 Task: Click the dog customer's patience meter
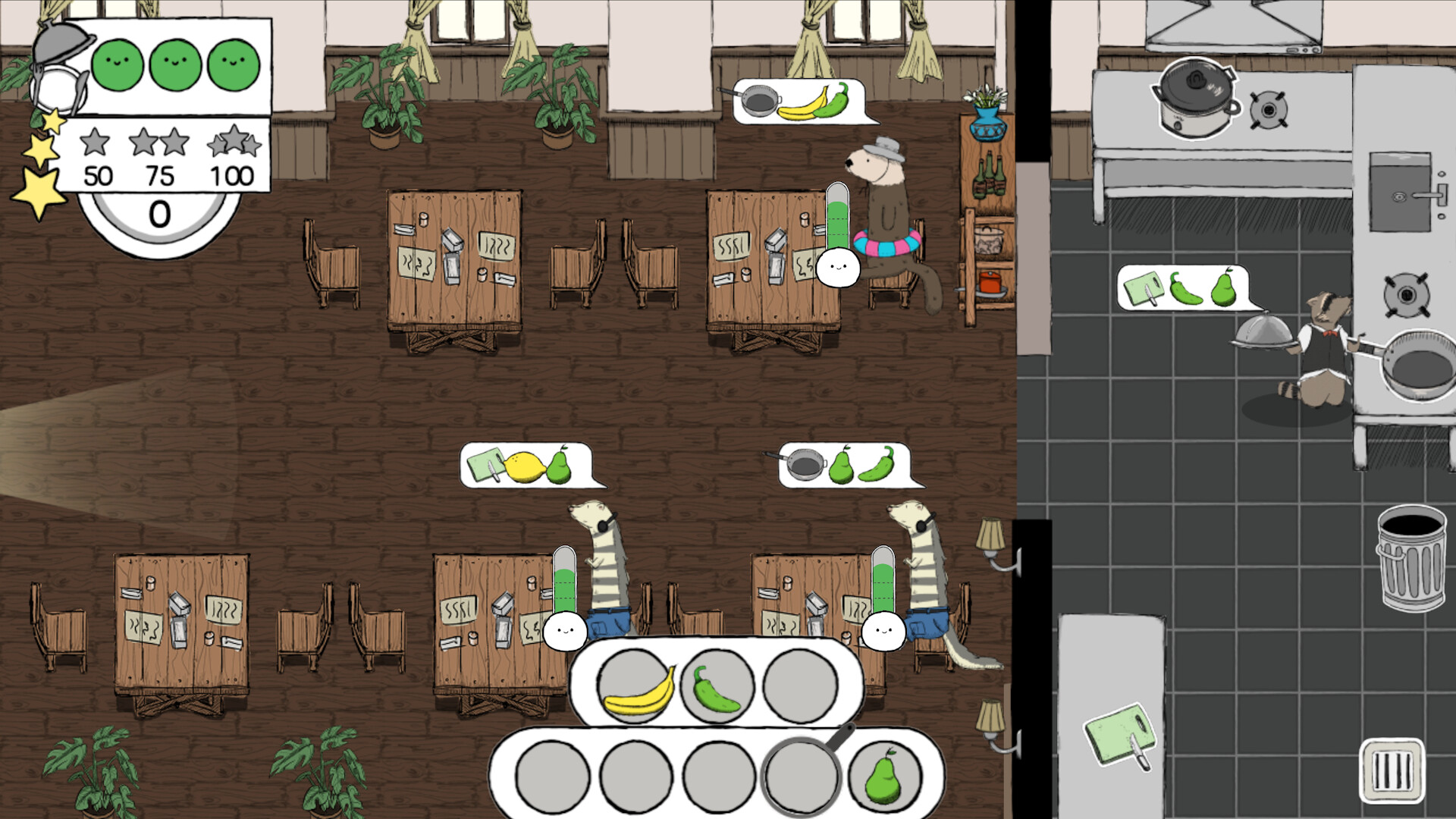click(838, 227)
